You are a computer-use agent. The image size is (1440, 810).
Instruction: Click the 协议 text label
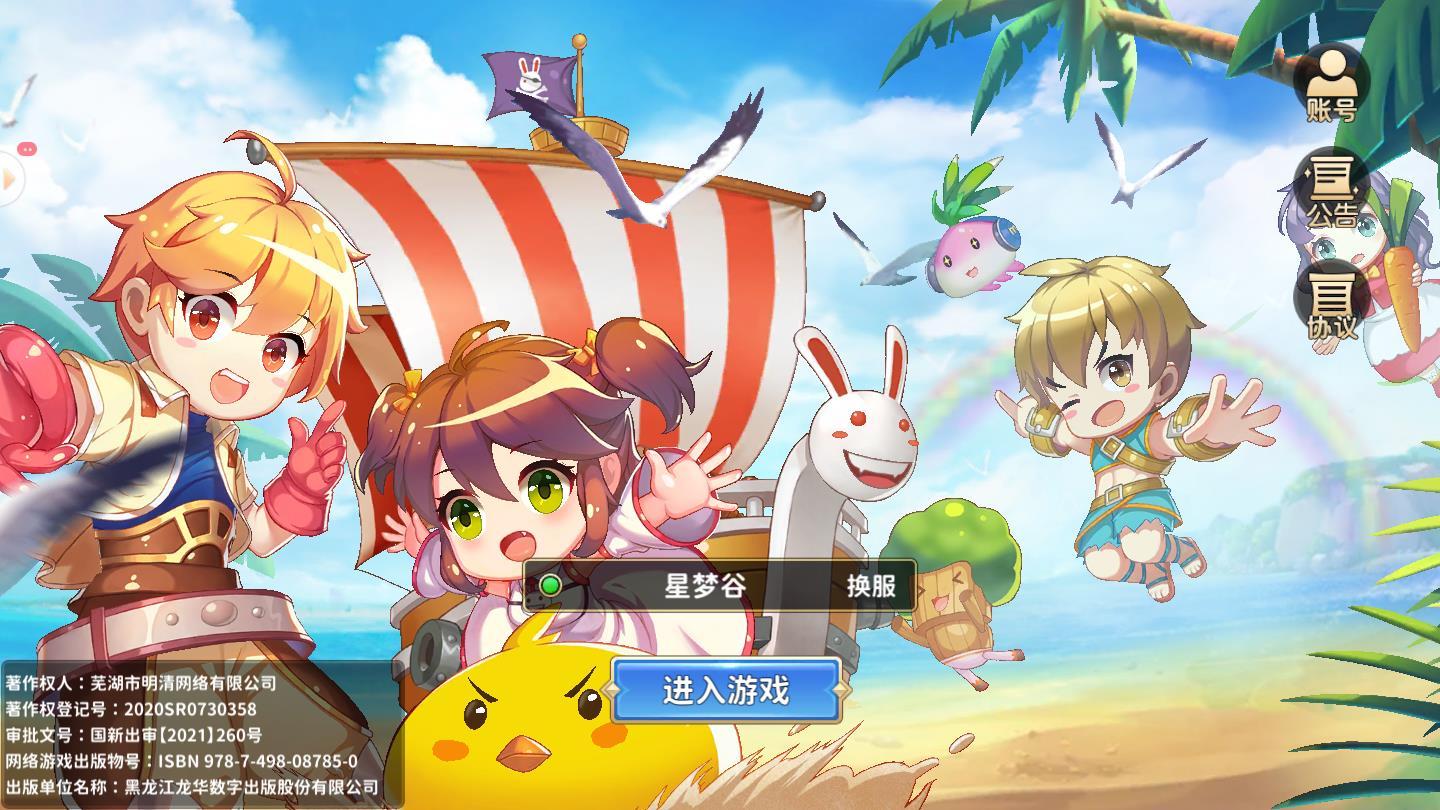tap(1333, 325)
